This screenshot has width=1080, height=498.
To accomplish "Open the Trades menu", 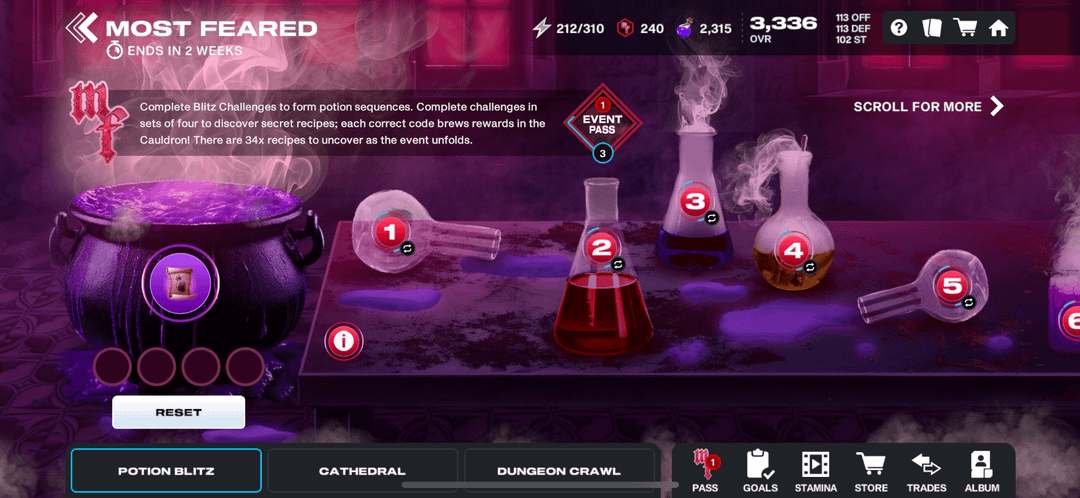I will 926,470.
